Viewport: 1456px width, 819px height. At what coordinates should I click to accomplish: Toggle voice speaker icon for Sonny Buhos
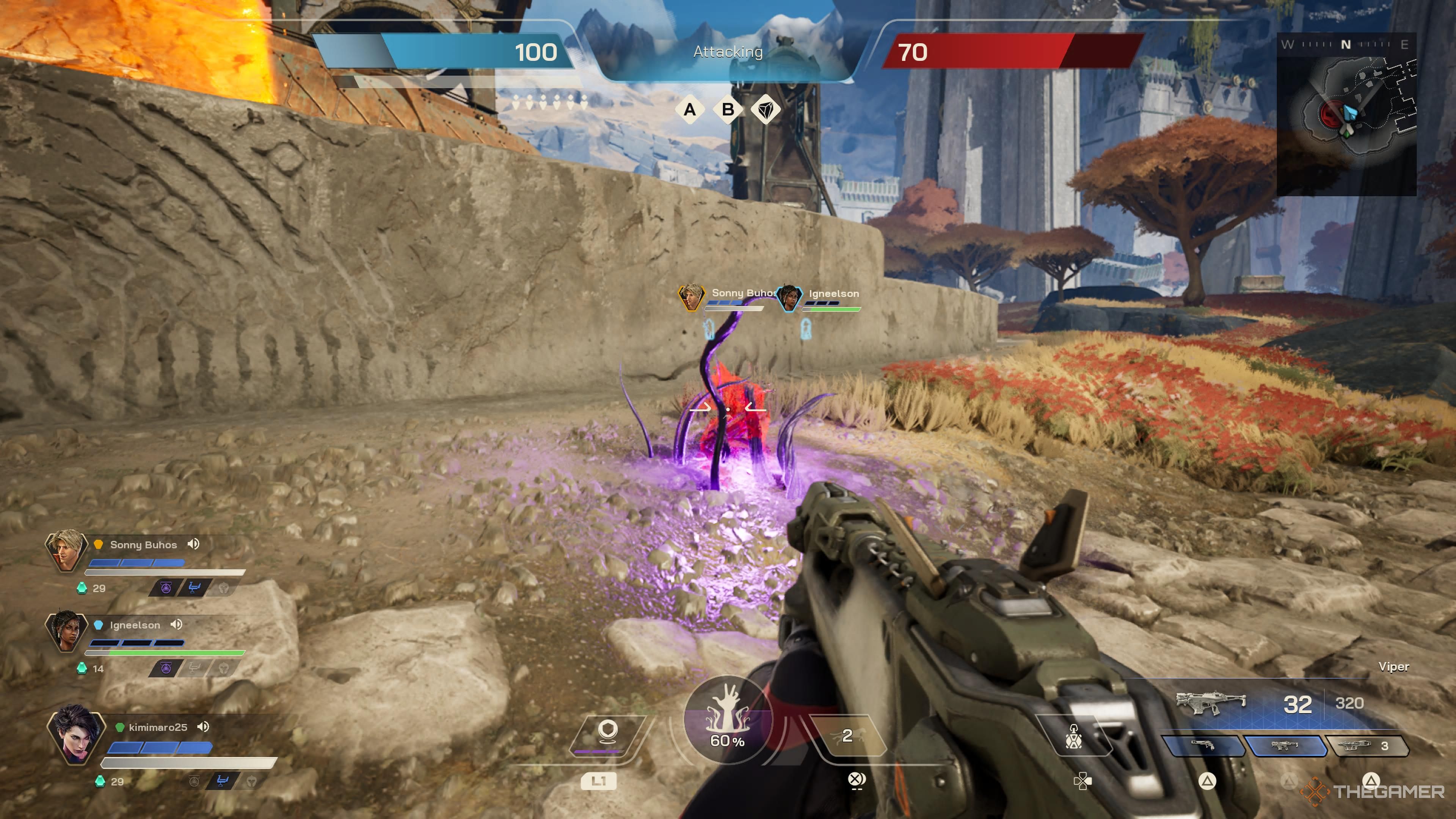click(x=194, y=544)
